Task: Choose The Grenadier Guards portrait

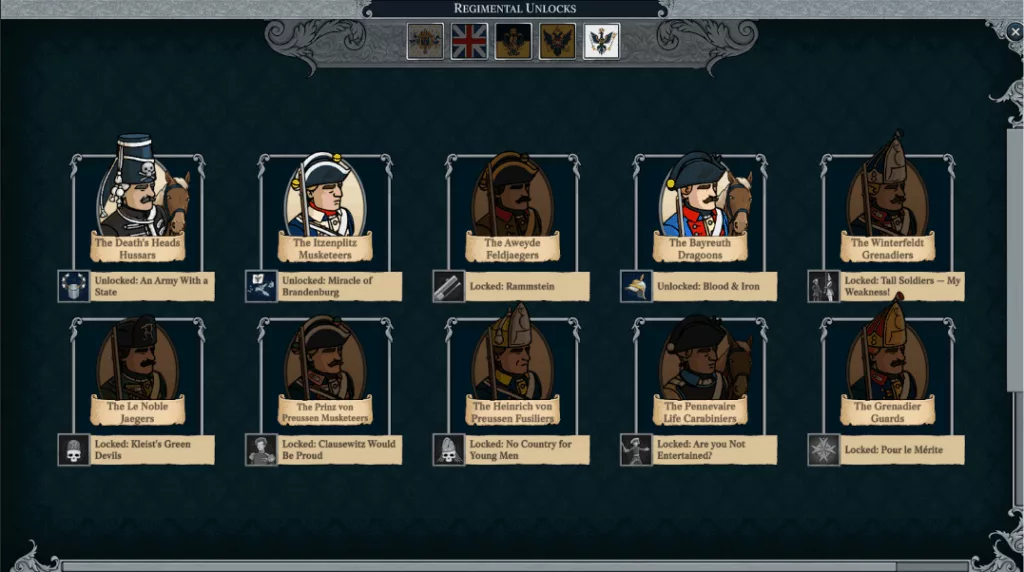Action: [x=887, y=367]
